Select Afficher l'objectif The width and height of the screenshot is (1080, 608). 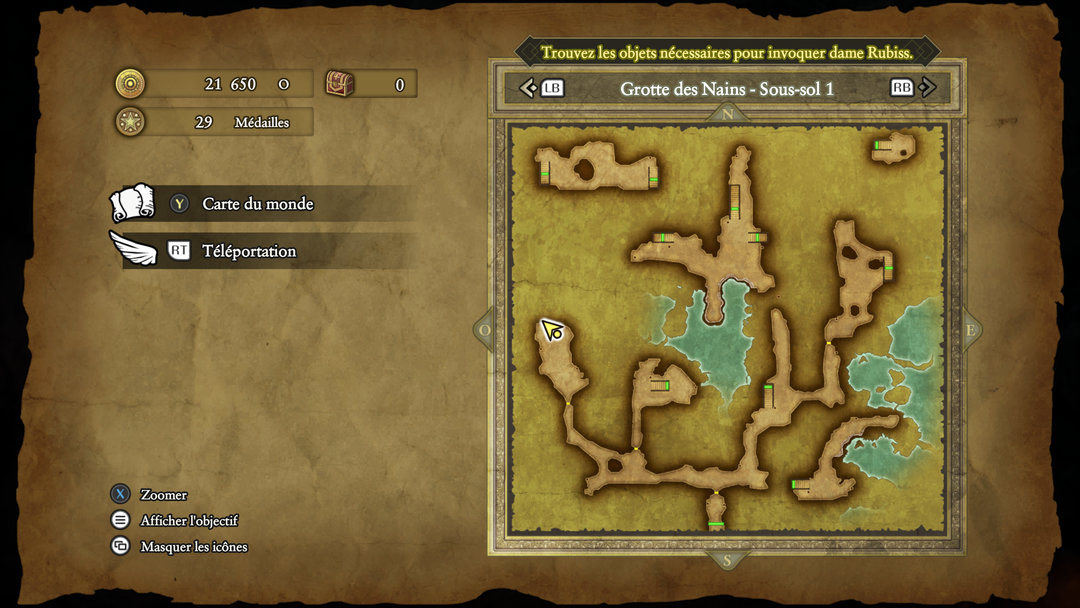tap(188, 521)
